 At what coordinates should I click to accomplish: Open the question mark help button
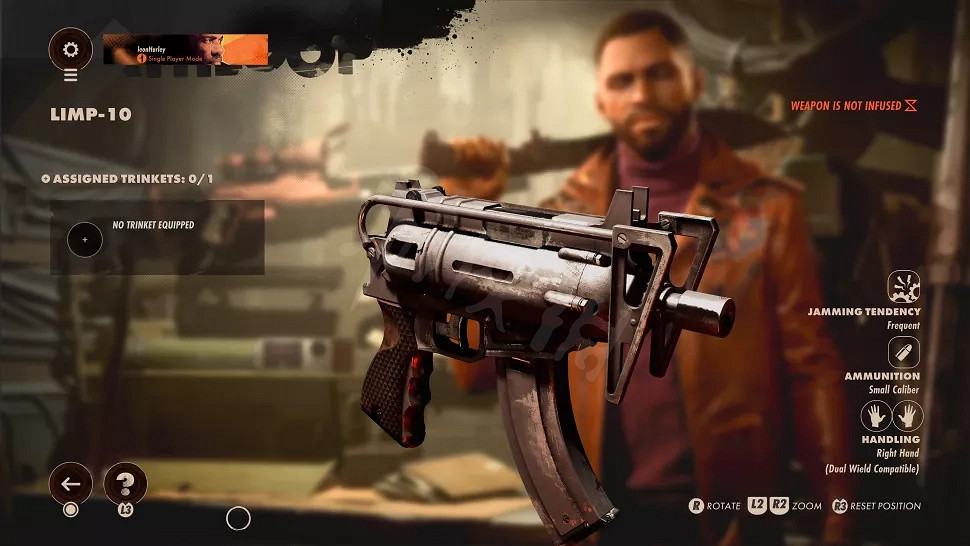coord(125,485)
